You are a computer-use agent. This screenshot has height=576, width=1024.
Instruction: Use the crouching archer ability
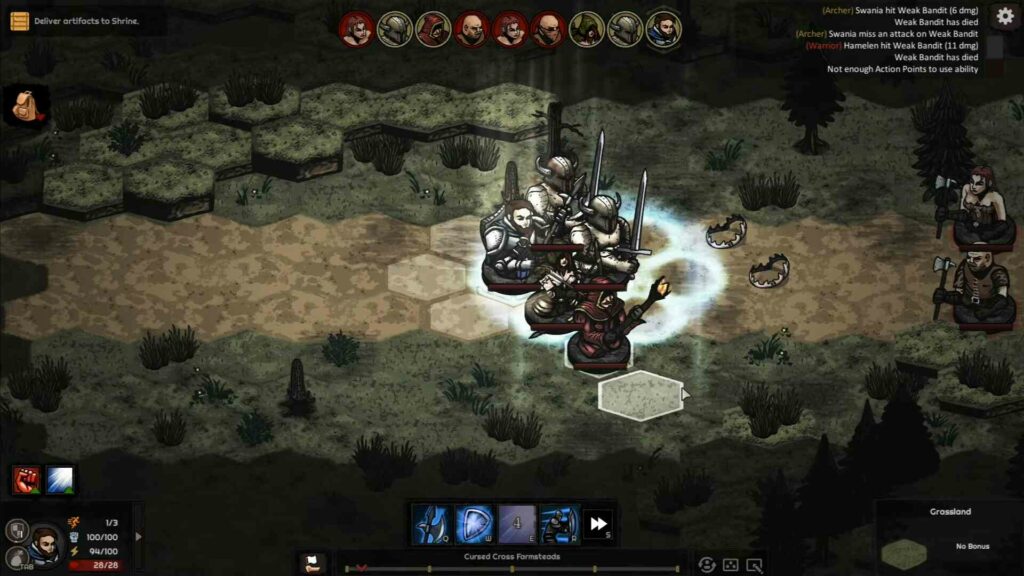[558, 523]
